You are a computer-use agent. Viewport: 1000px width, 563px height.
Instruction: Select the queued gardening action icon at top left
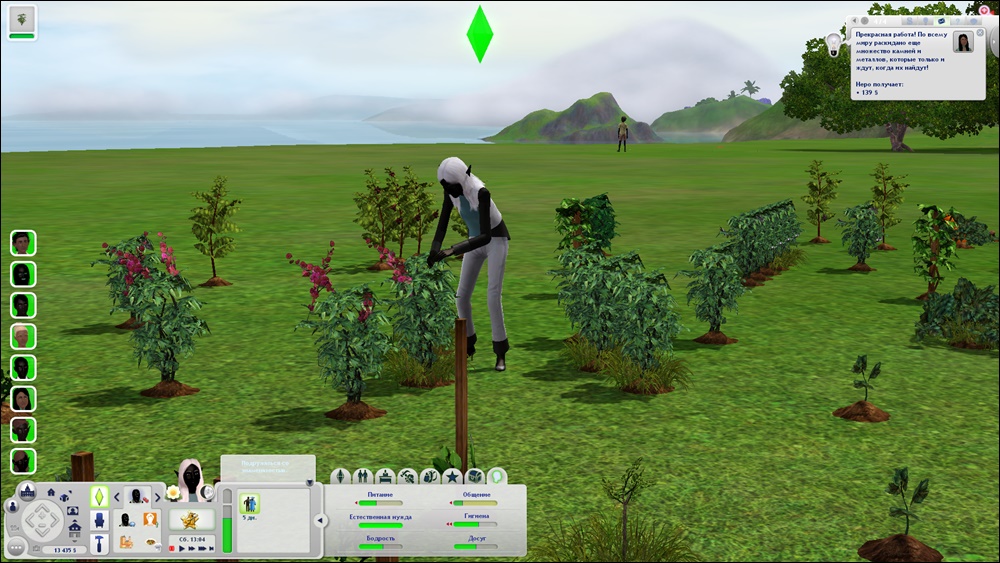click(22, 18)
